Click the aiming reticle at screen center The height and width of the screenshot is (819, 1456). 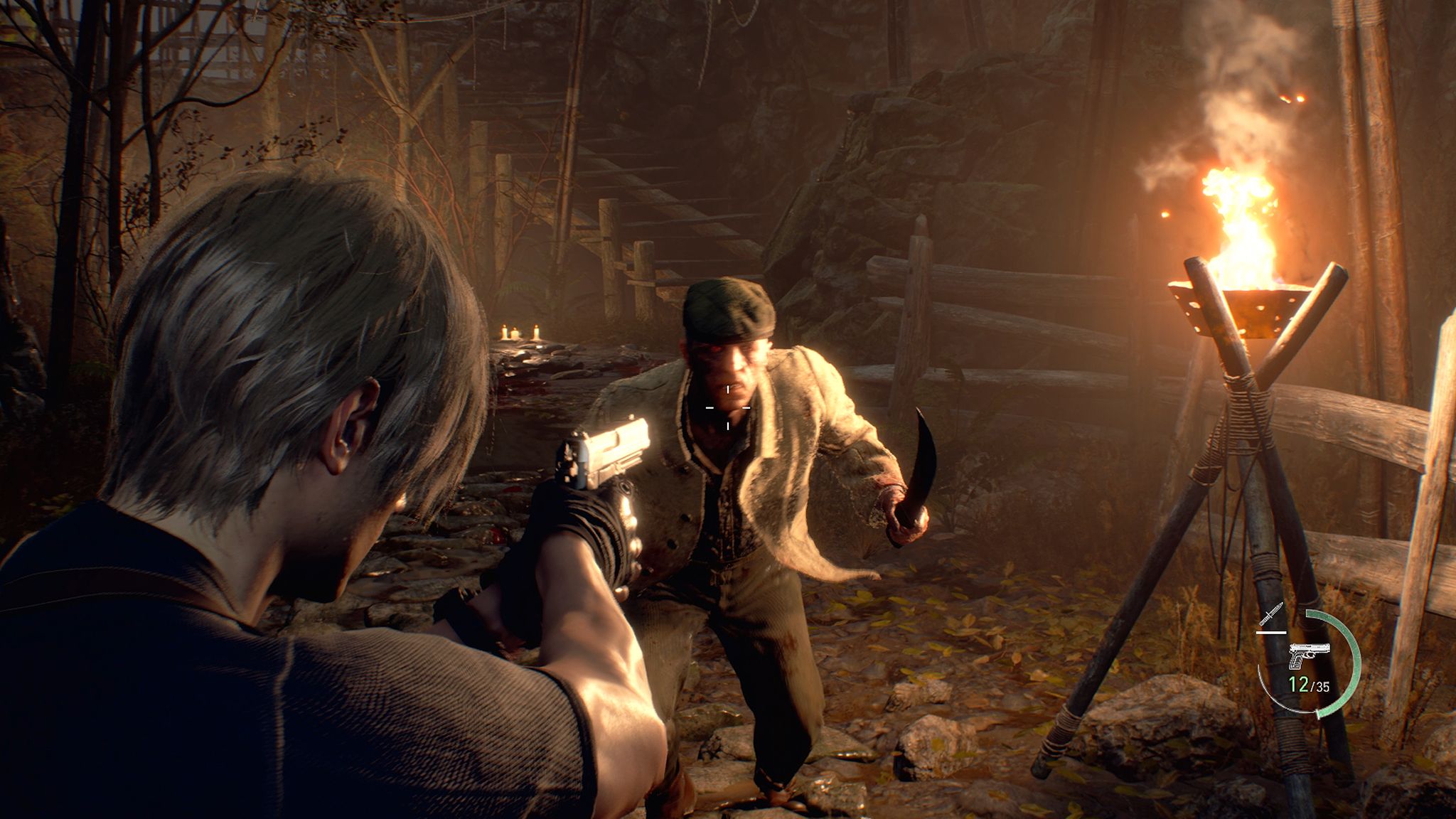727,409
